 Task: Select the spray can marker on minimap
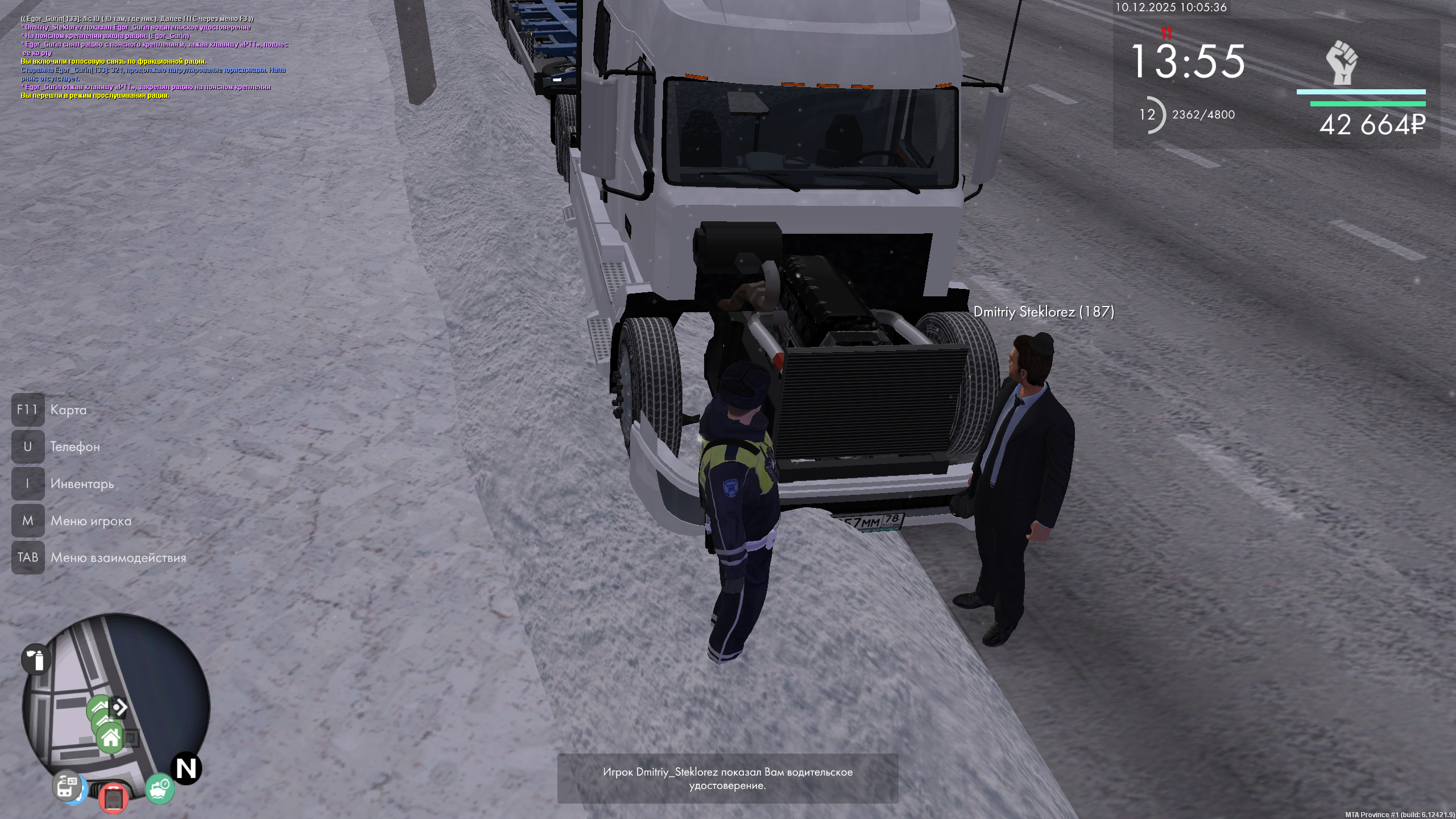click(x=36, y=660)
